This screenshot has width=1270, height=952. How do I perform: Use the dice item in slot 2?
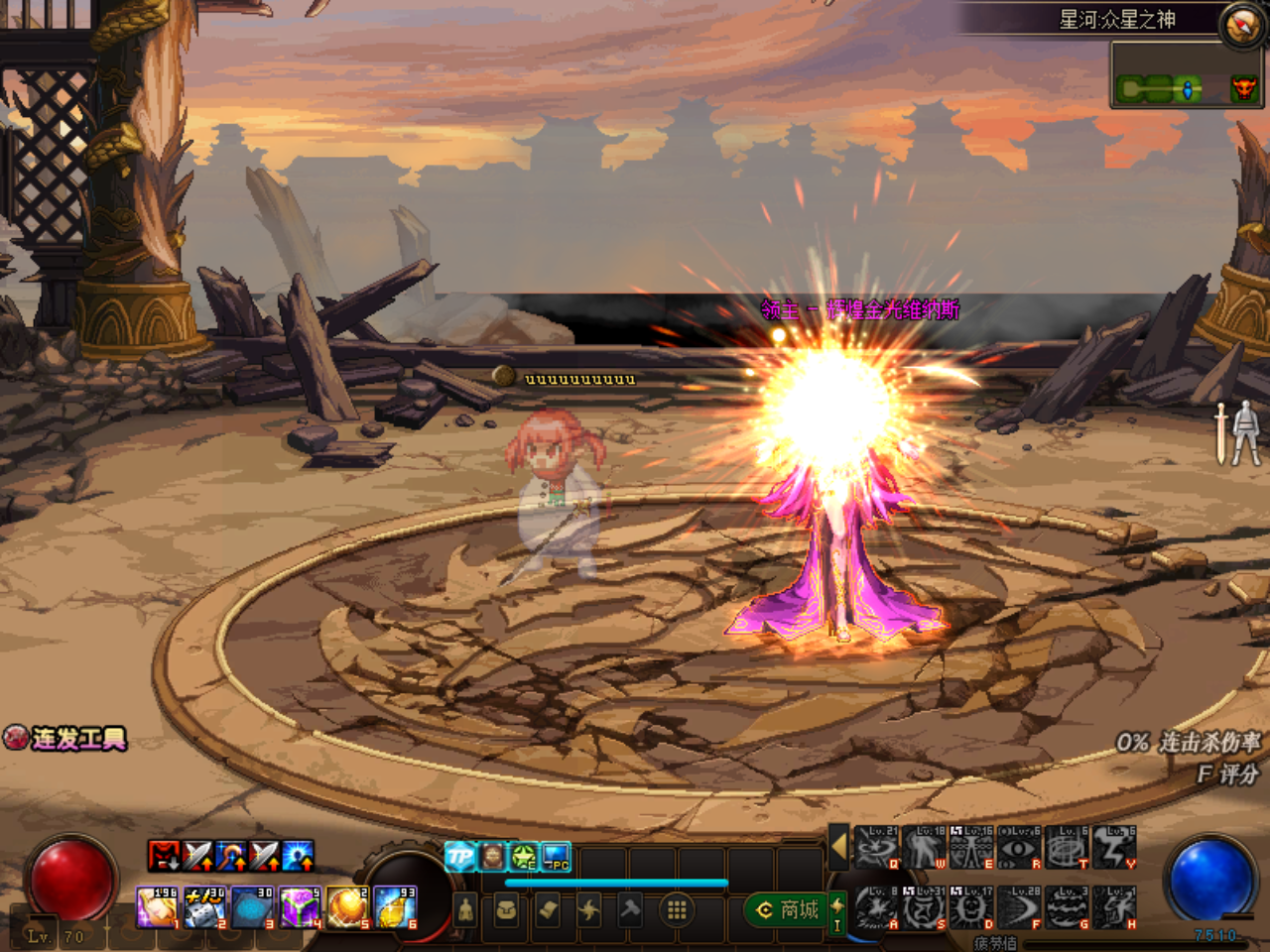click(205, 907)
